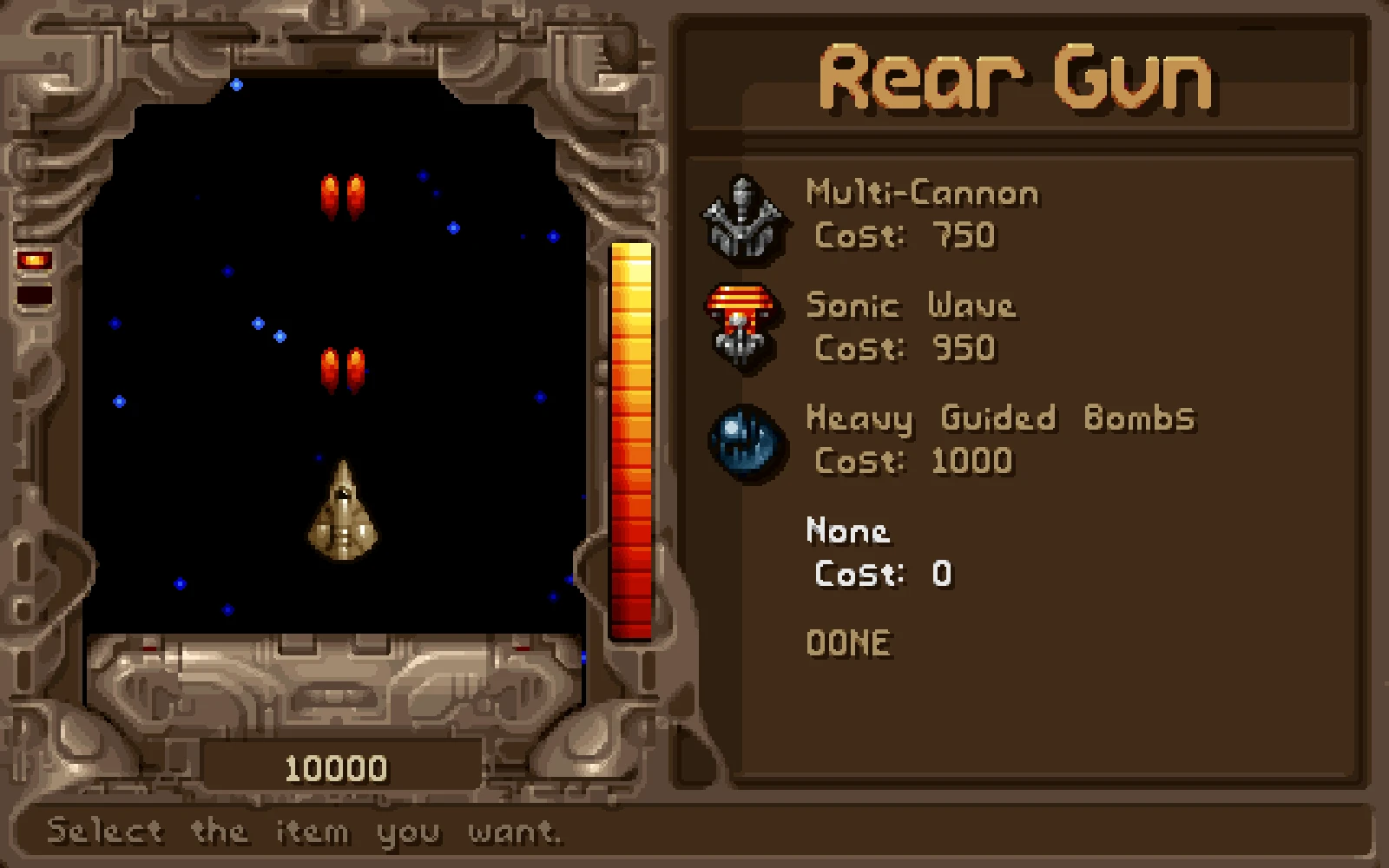Buy the Heavy Guided Bombs

[999, 418]
